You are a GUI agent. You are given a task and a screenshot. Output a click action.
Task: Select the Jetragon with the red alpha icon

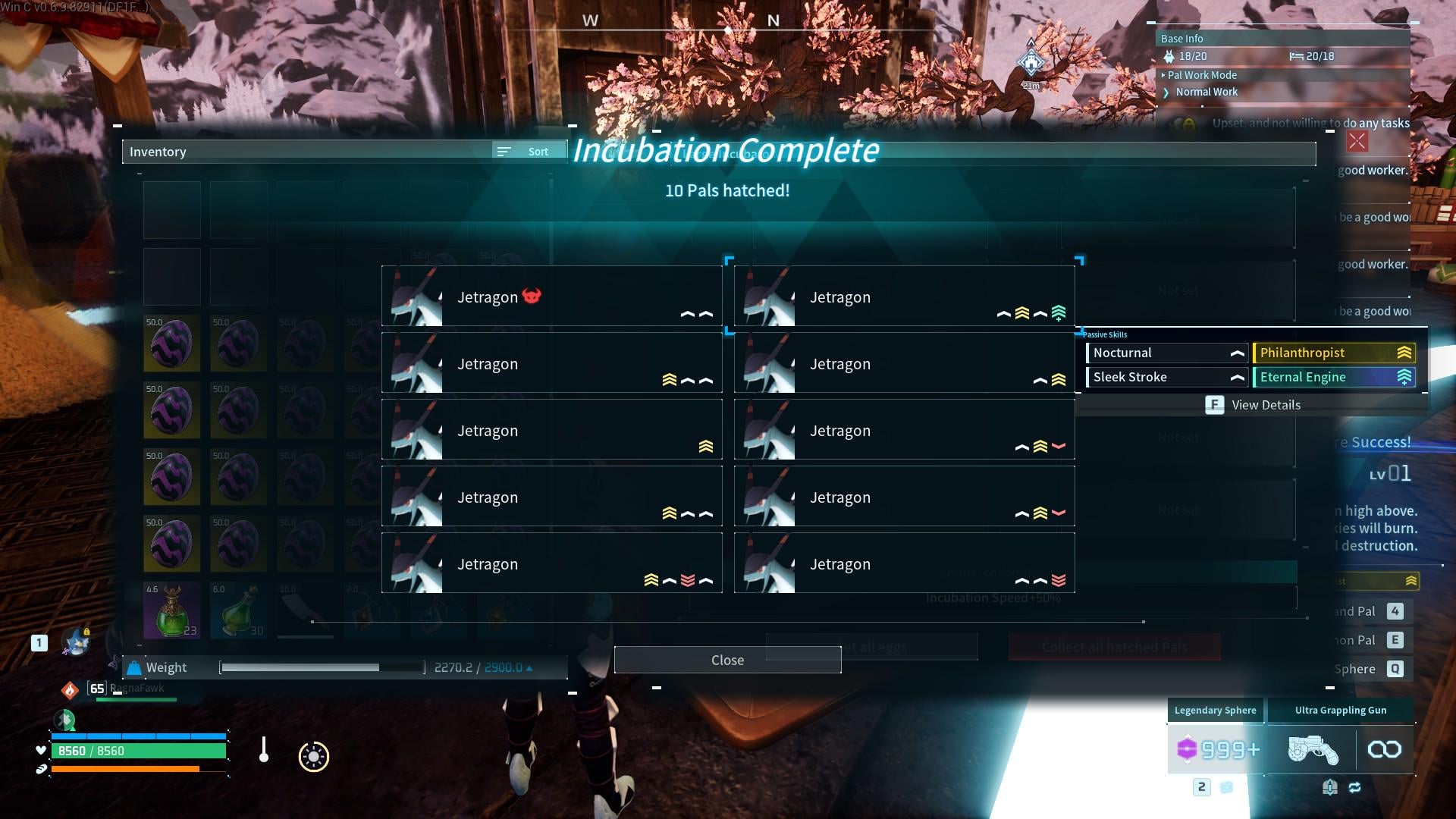click(x=551, y=297)
